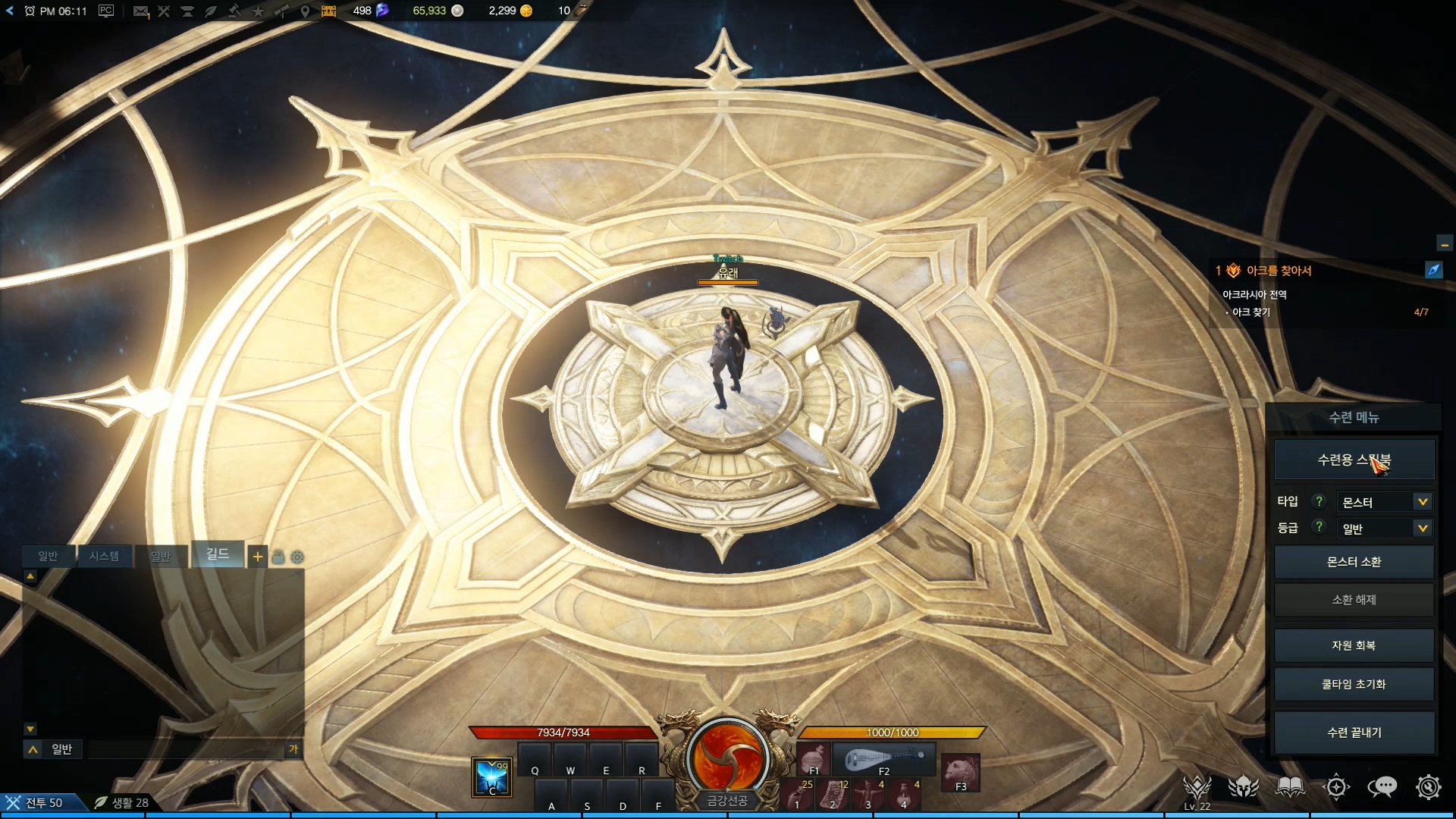Restore resources with 자원 회복
Viewport: 1456px width, 819px height.
(1354, 645)
